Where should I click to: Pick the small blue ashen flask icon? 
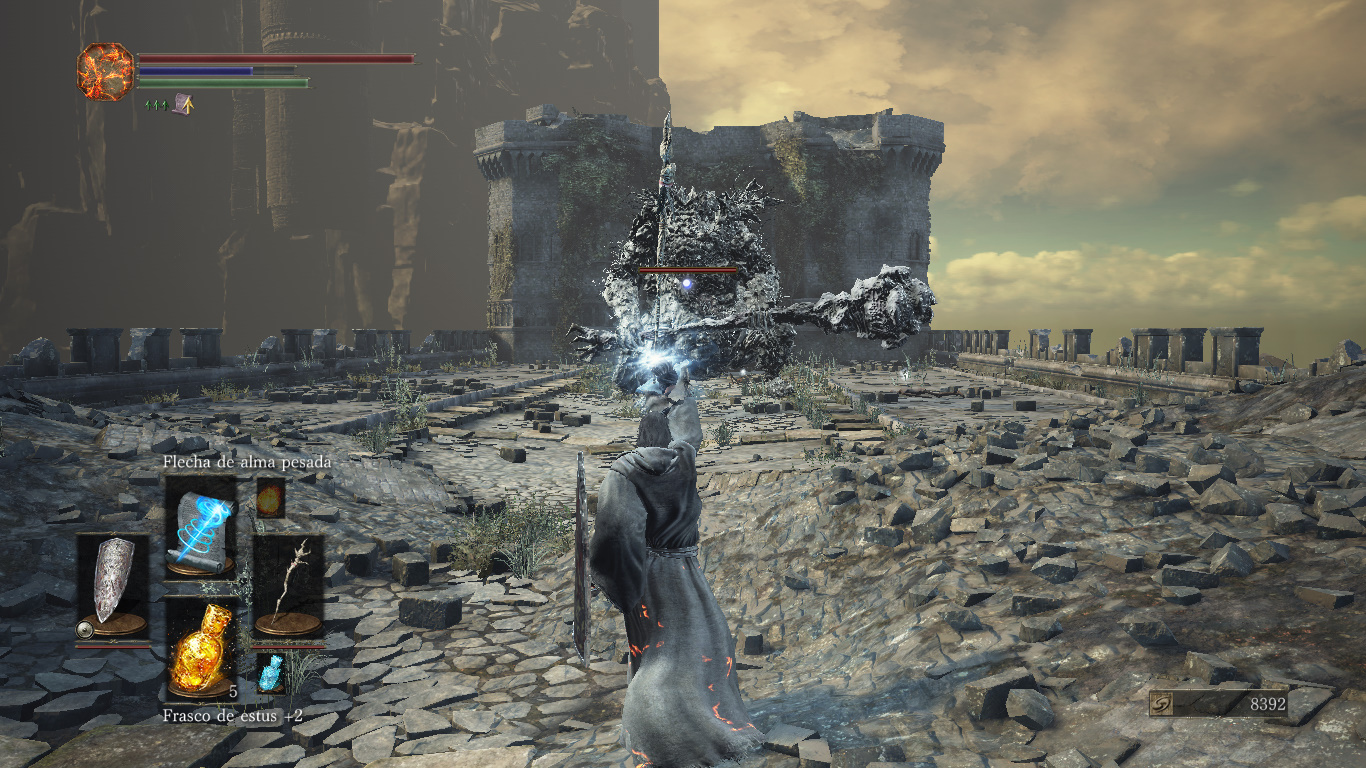point(270,672)
